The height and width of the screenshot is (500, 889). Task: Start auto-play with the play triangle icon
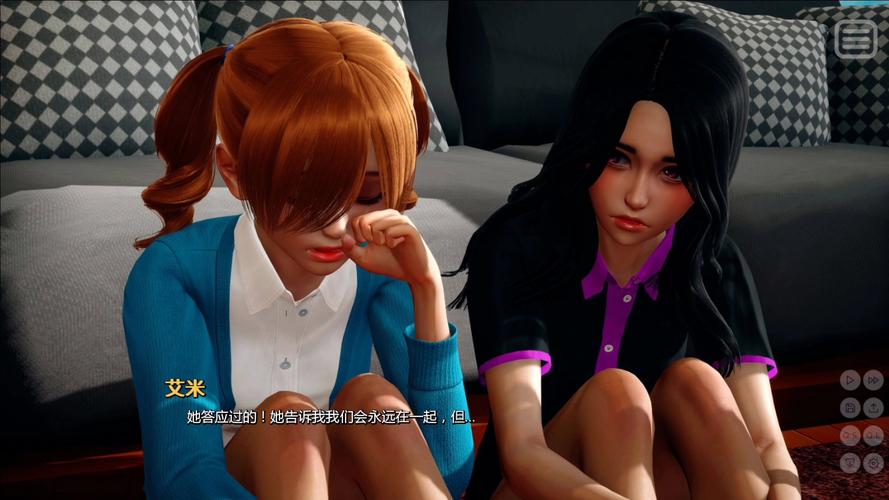coord(848,379)
